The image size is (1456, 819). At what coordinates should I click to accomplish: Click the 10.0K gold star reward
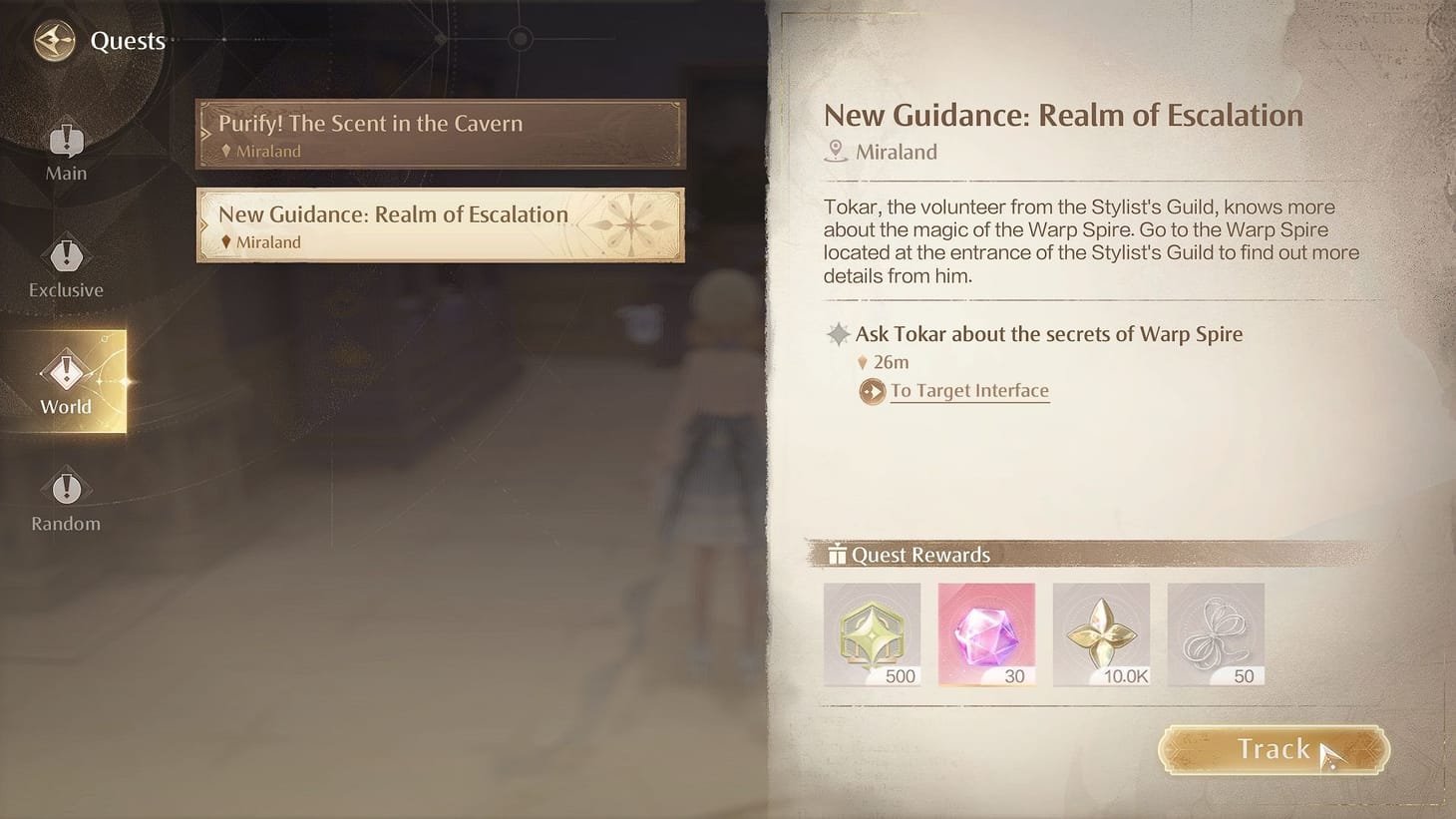click(x=1101, y=633)
